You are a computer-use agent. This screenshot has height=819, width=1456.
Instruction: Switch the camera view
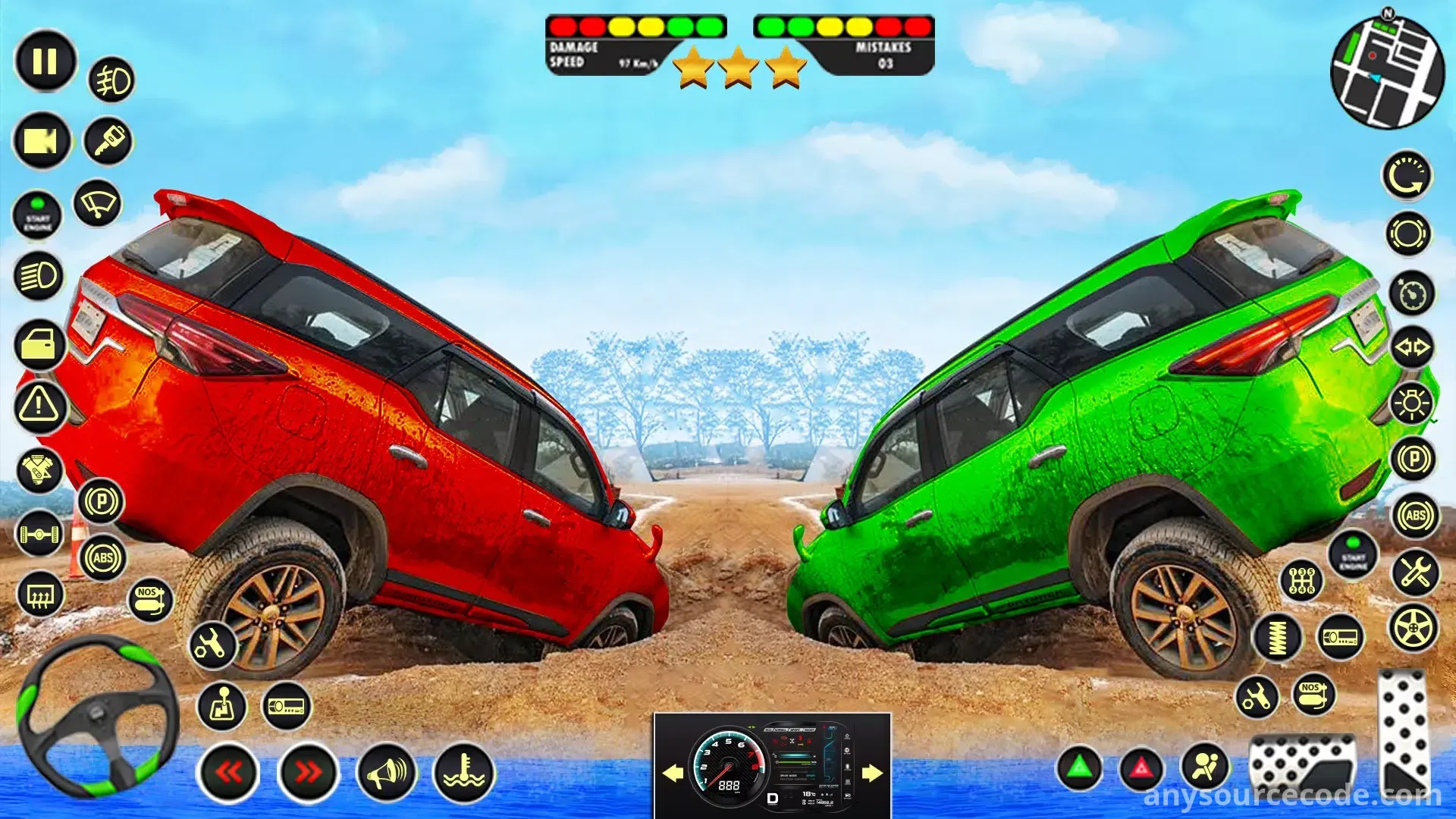[x=42, y=141]
